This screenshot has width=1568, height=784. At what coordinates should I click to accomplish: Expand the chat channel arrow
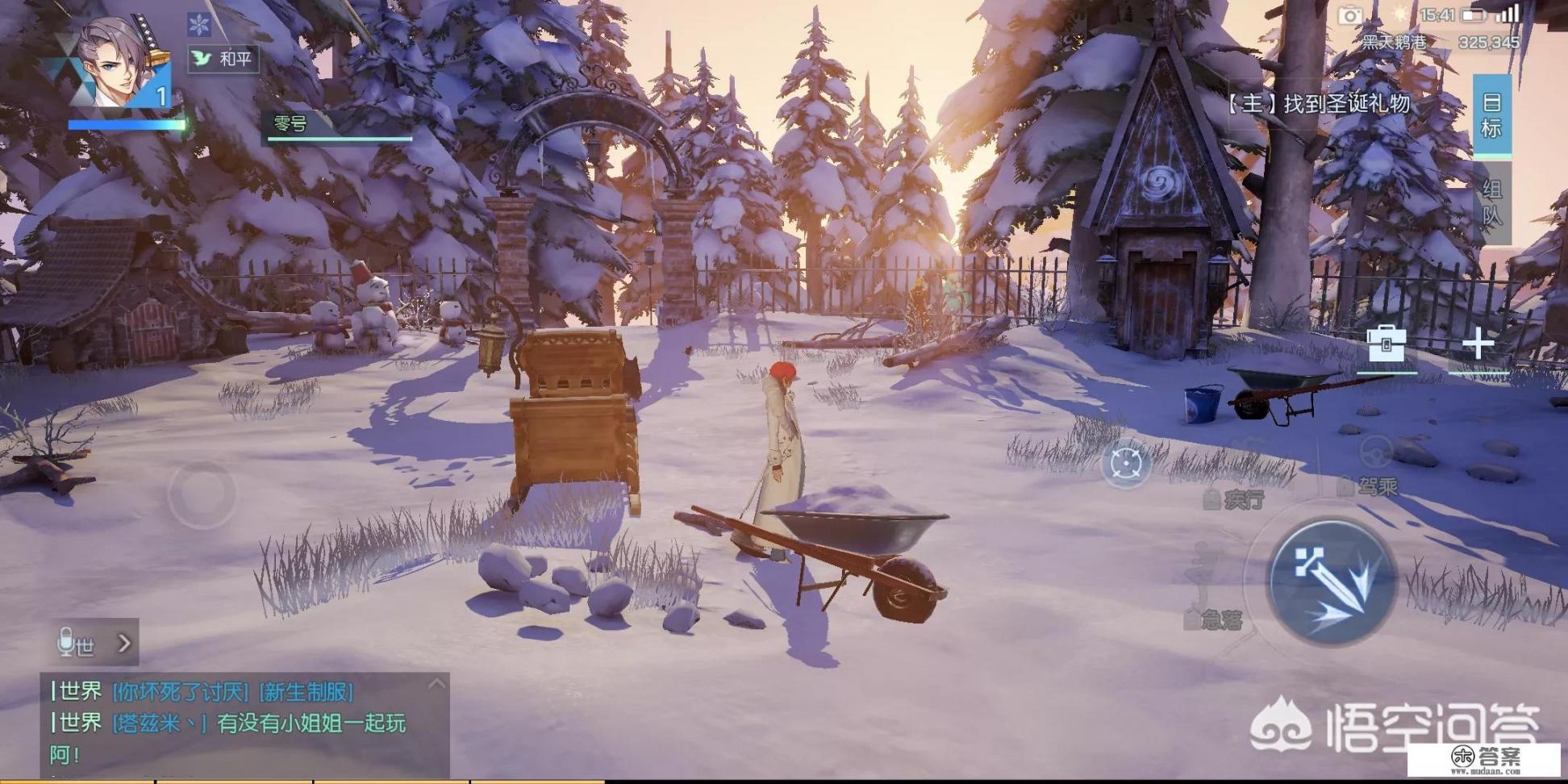tap(124, 643)
